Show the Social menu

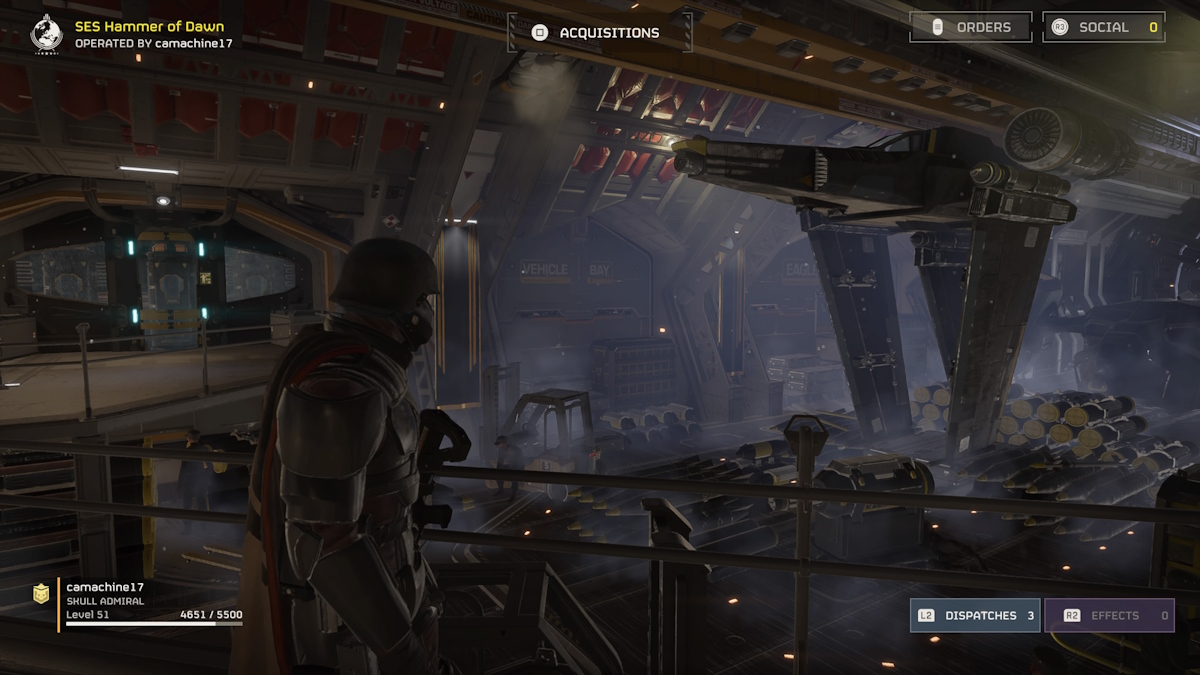point(1103,27)
